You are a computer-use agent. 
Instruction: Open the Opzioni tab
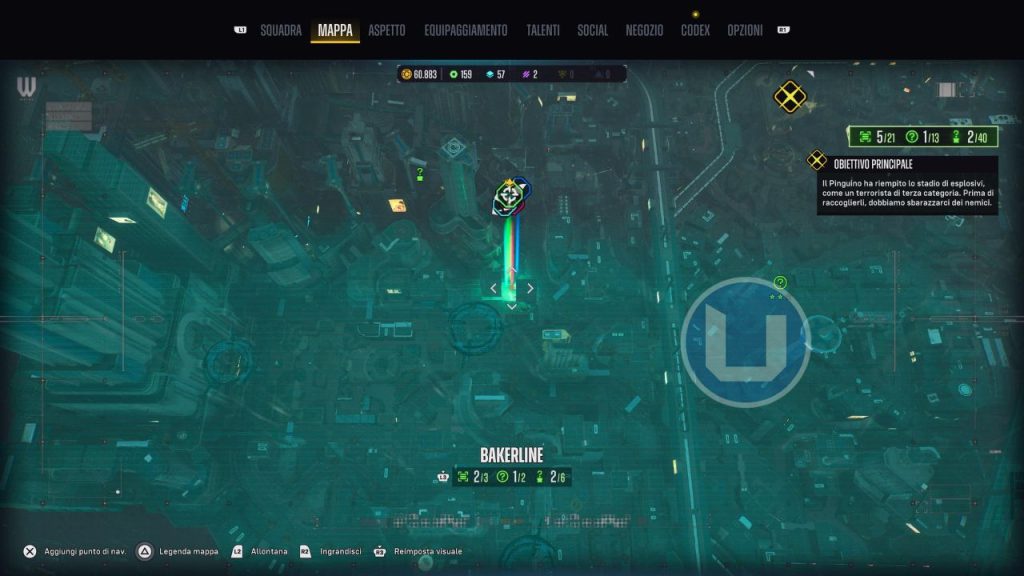(746, 30)
